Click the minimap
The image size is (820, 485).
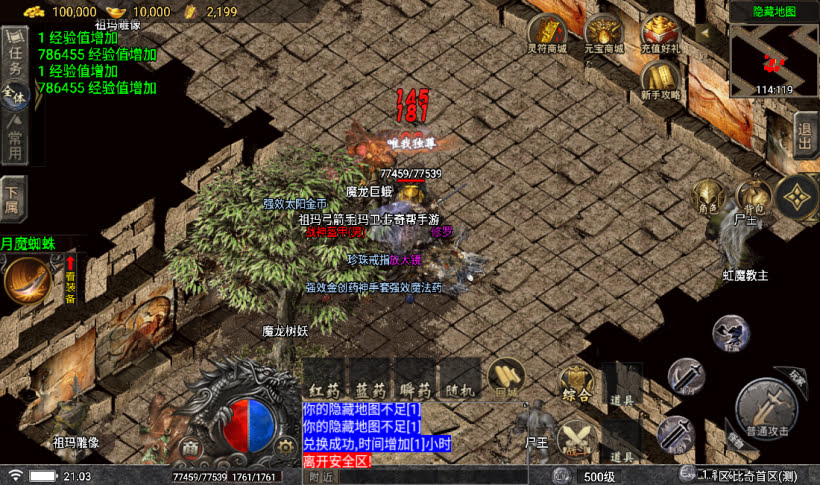773,58
